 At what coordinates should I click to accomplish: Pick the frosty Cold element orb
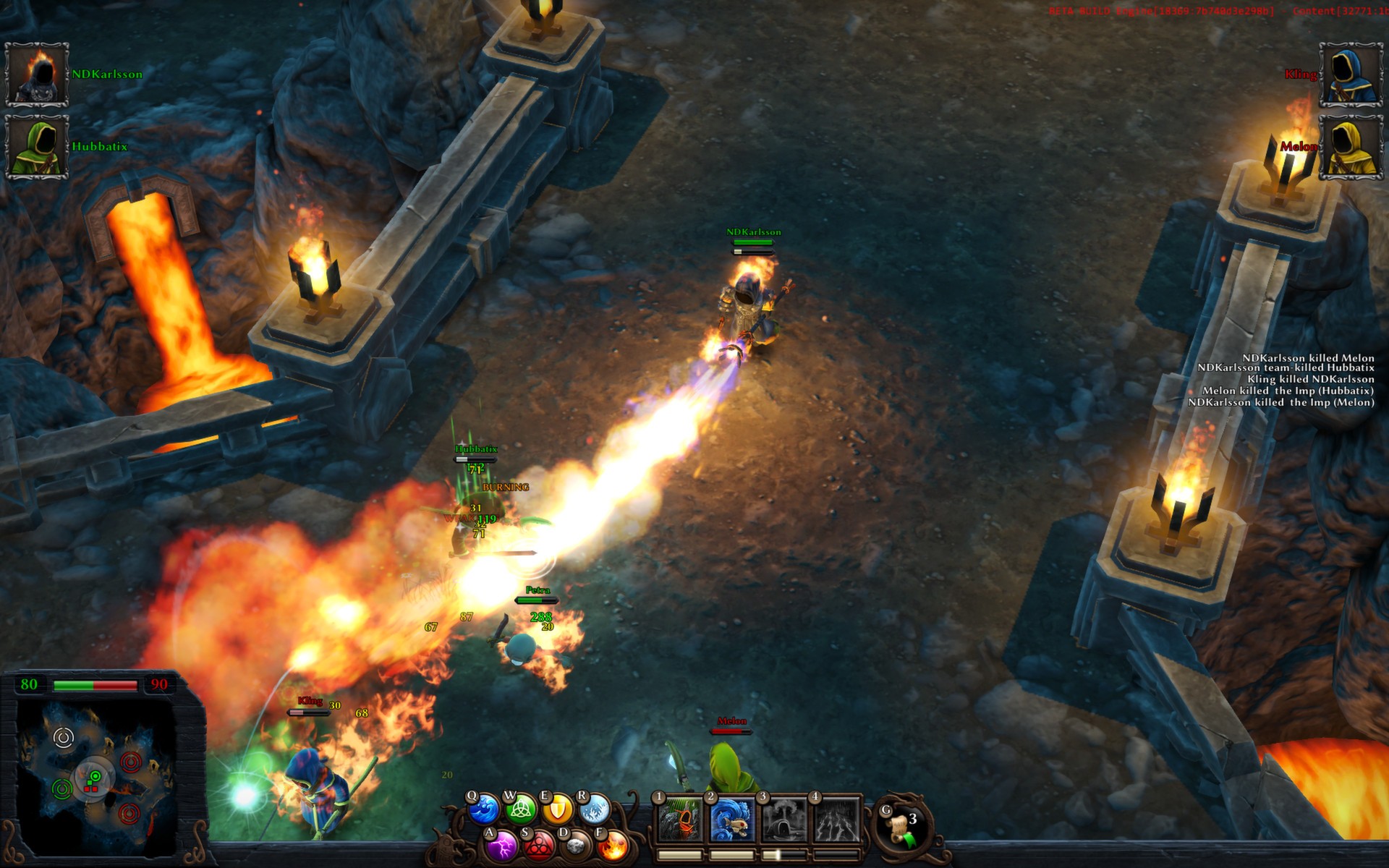click(595, 810)
